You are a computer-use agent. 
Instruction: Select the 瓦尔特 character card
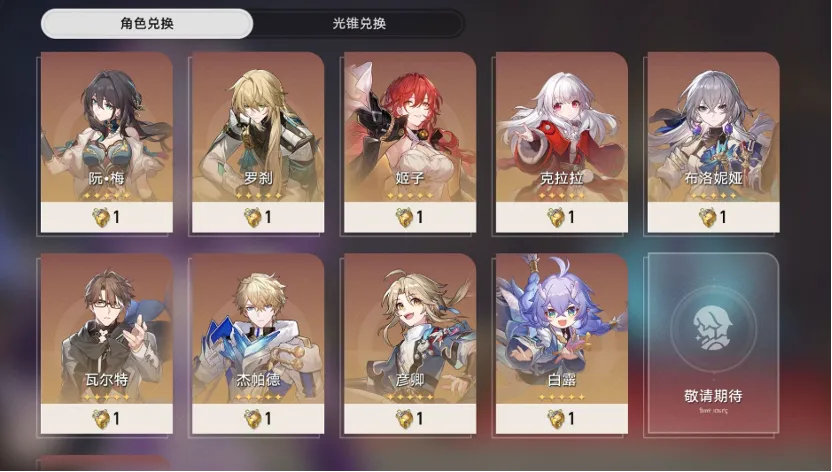coord(106,343)
